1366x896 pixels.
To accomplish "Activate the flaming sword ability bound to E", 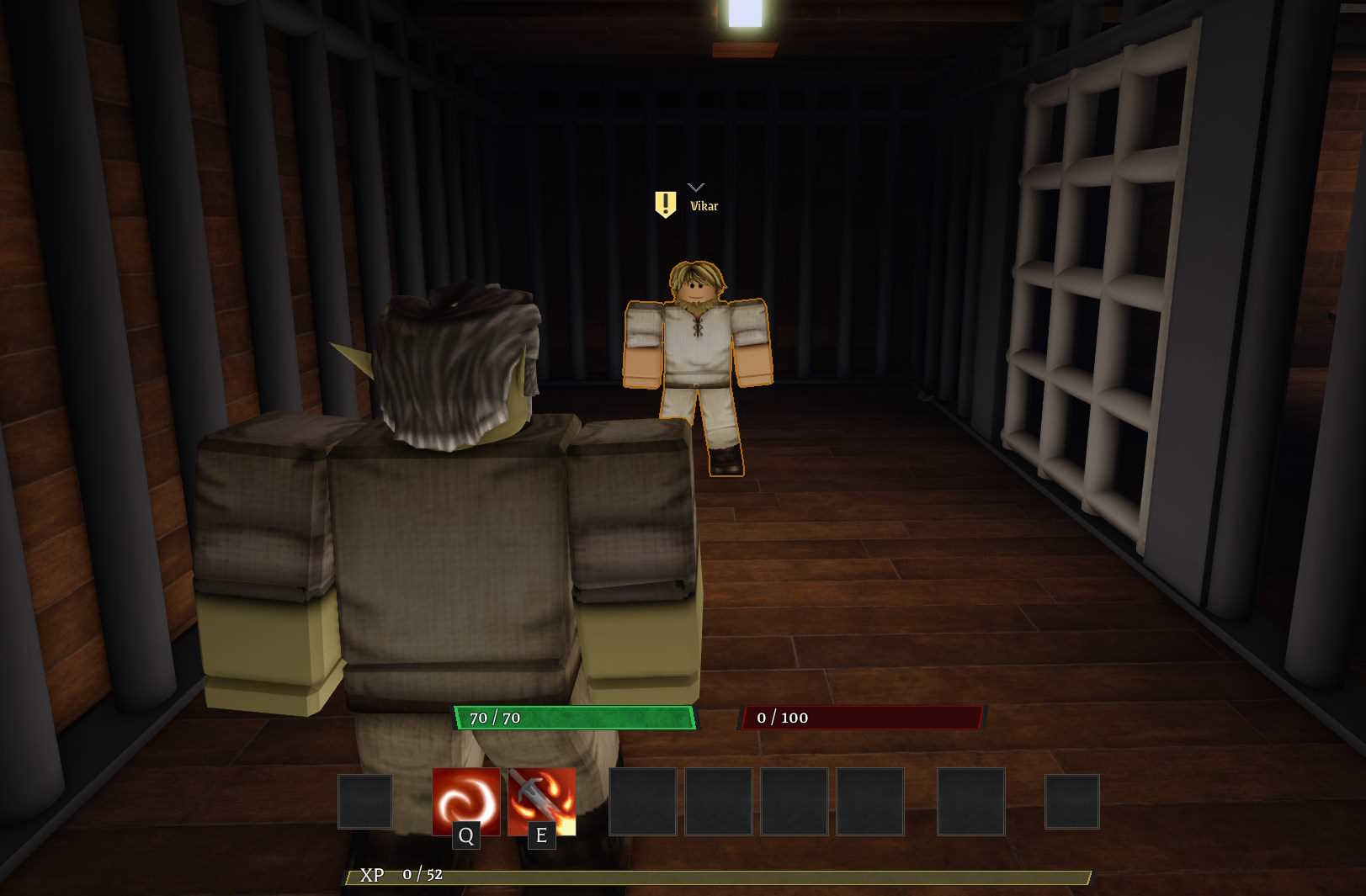I will (542, 801).
